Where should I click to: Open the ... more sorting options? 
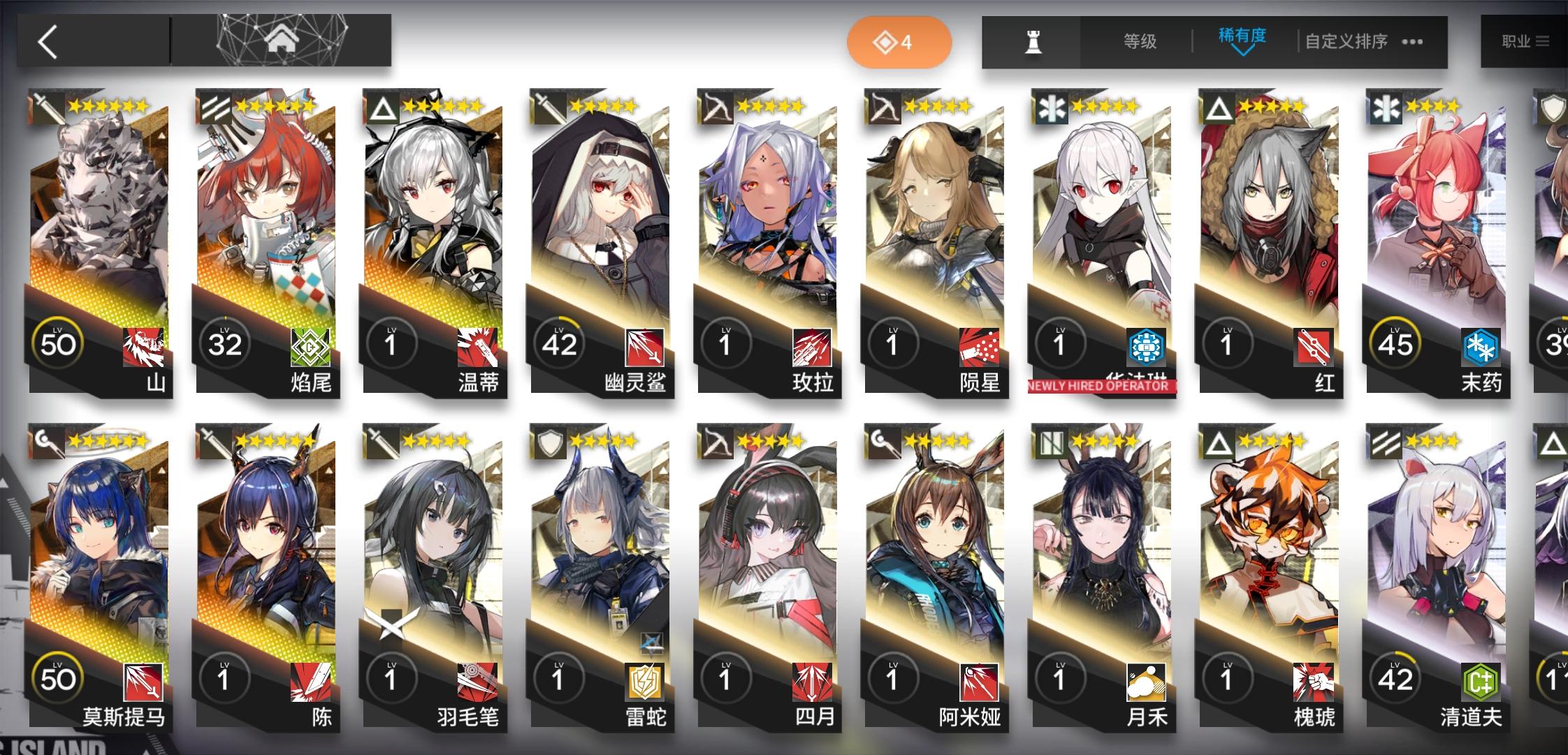(1412, 42)
